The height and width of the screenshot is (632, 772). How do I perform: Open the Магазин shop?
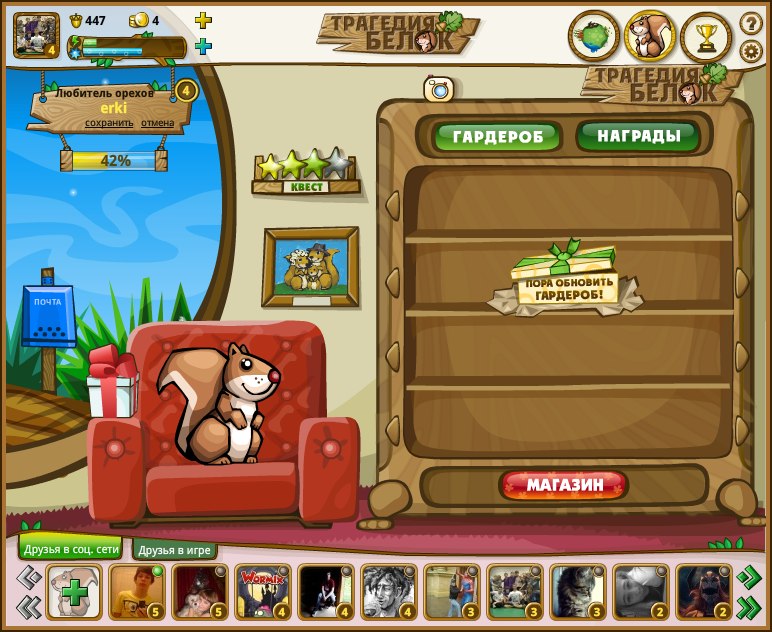[565, 486]
